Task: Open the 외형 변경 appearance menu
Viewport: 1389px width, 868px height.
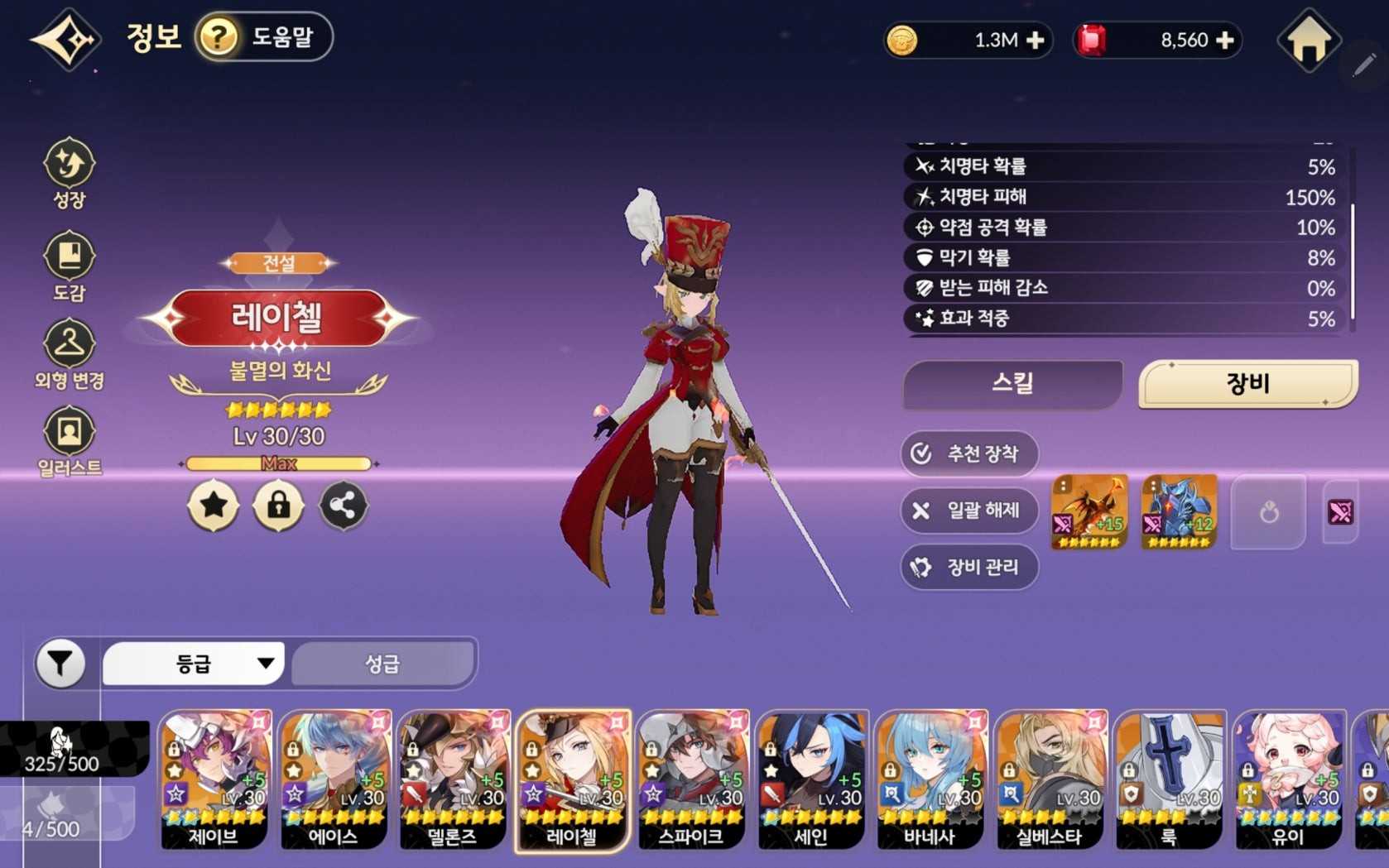Action: 70,355
